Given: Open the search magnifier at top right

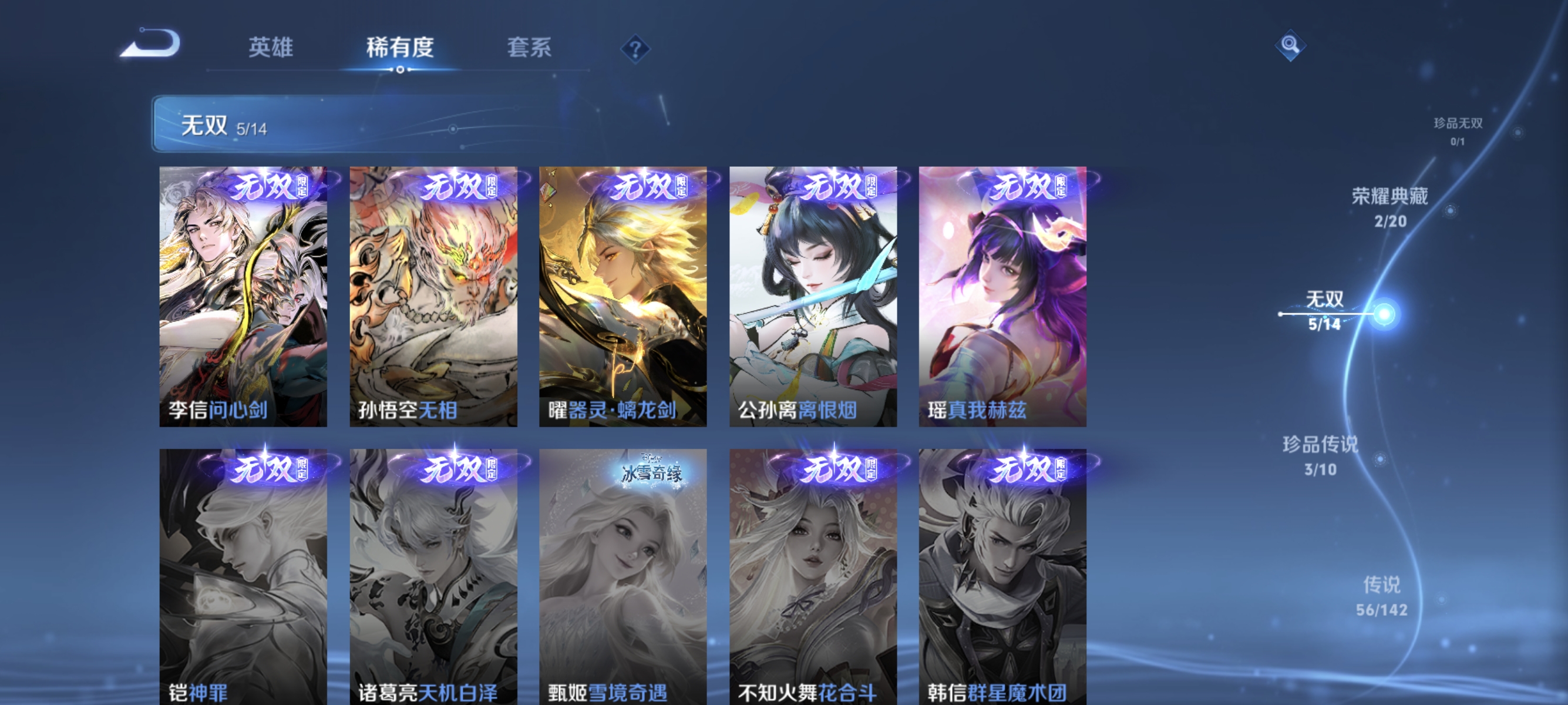Looking at the screenshot, I should pos(1291,45).
